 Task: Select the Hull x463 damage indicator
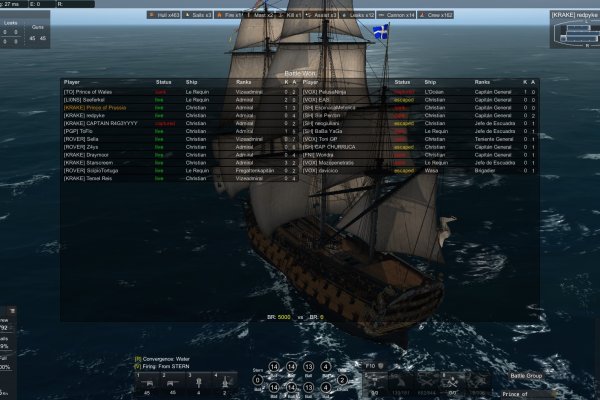pyautogui.click(x=164, y=16)
